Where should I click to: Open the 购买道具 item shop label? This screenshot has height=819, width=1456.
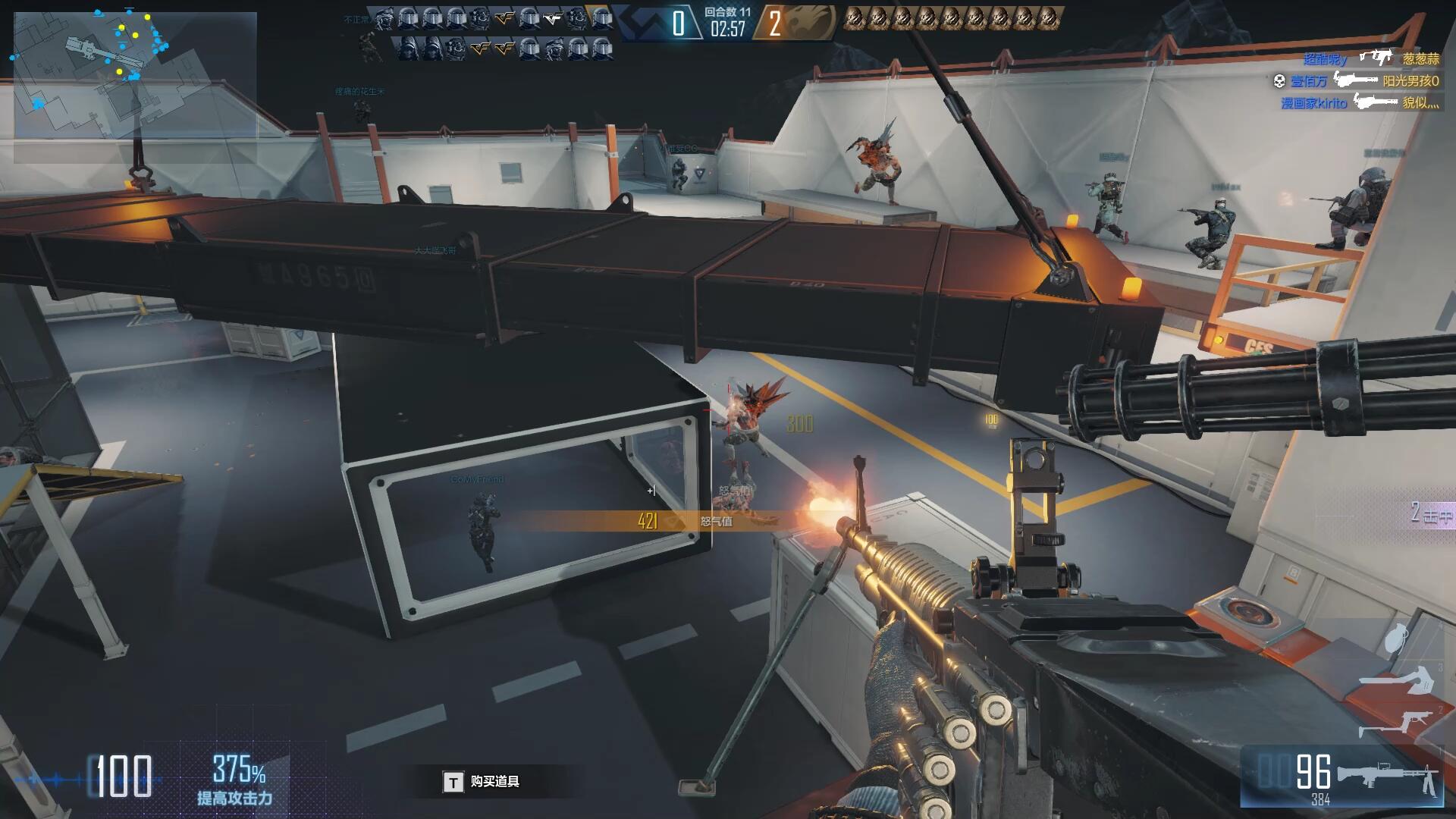pos(494,782)
